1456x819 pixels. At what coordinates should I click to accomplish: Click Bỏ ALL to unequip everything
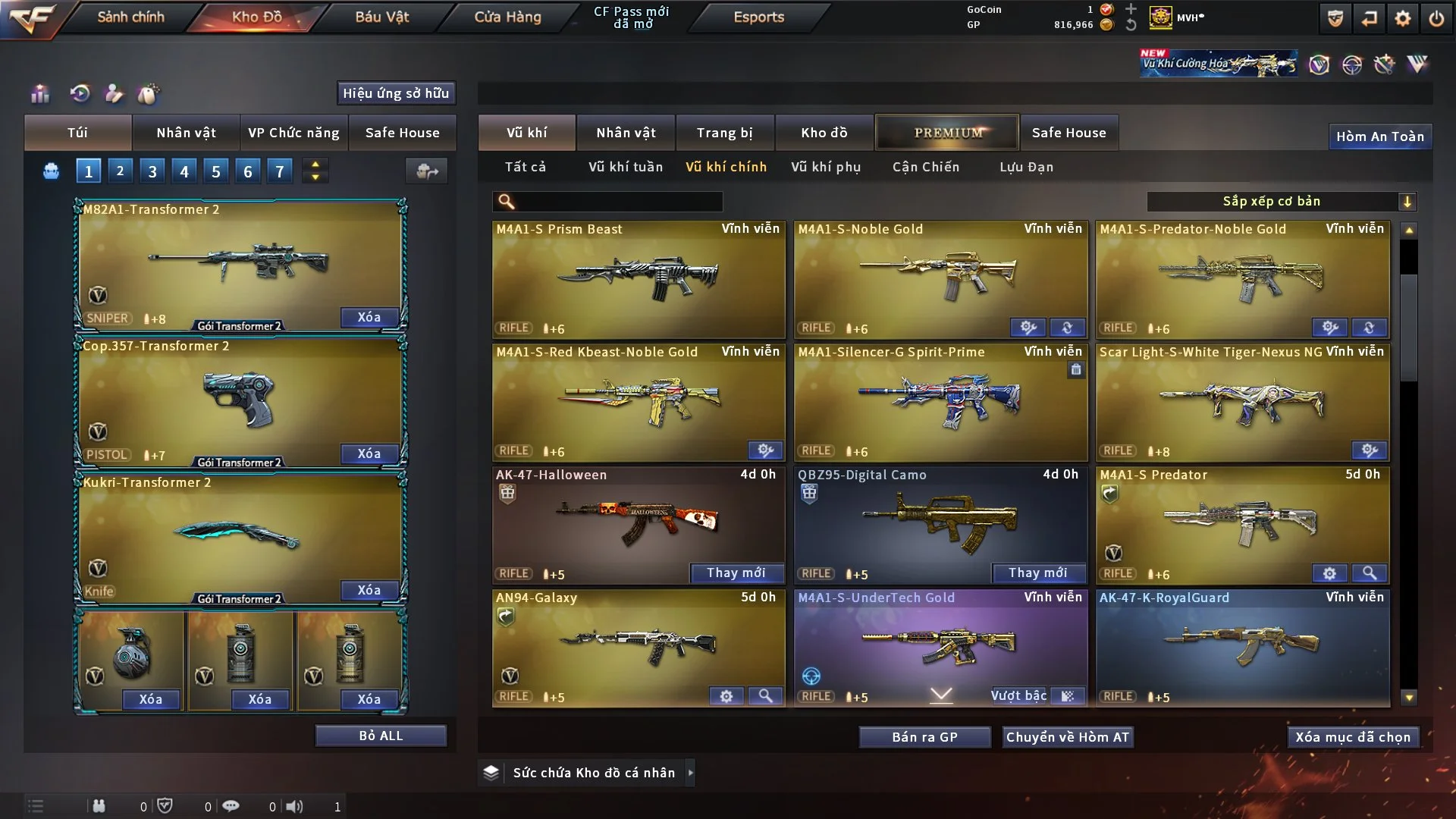pos(381,736)
